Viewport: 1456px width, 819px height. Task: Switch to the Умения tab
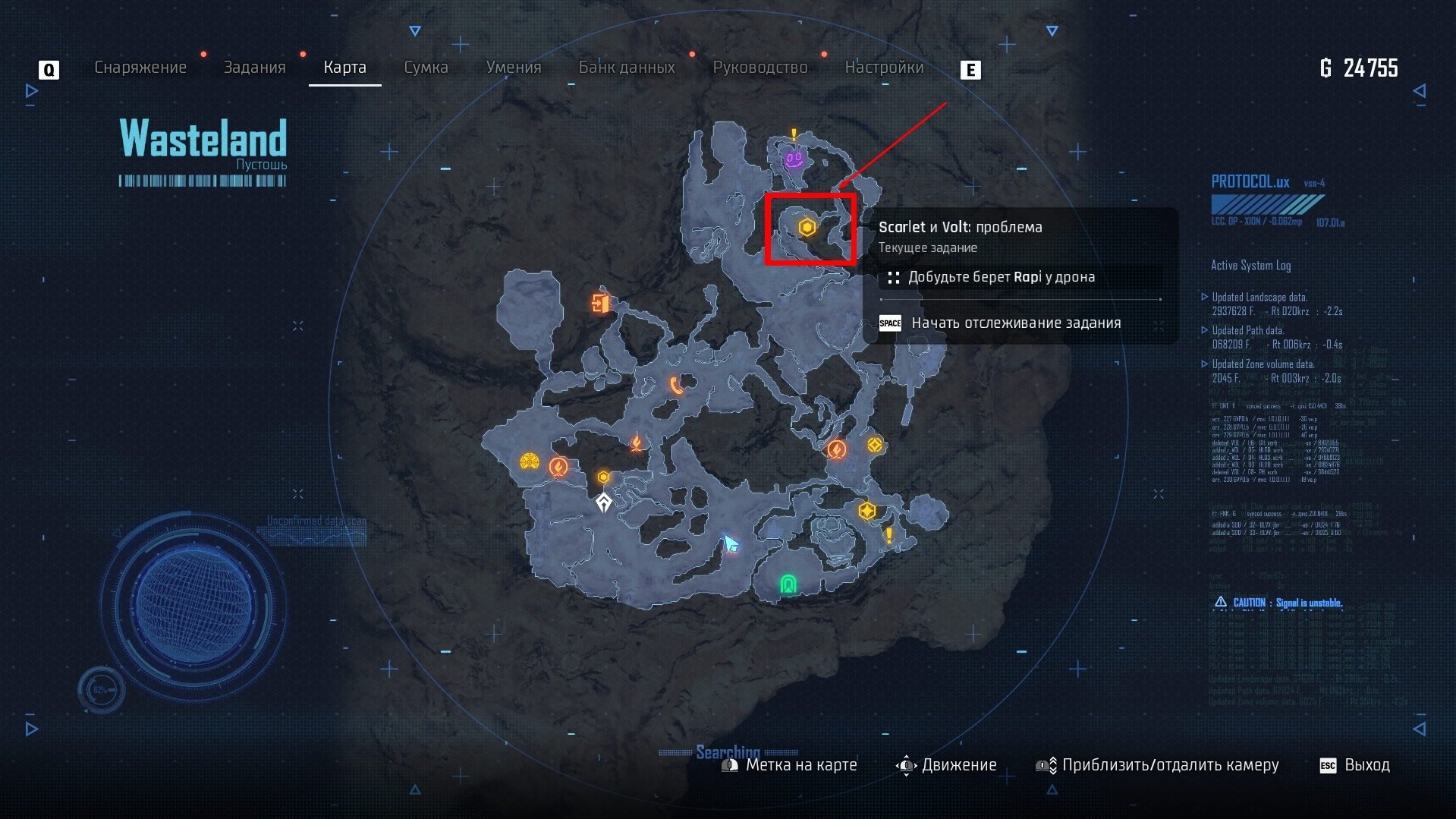coord(514,68)
